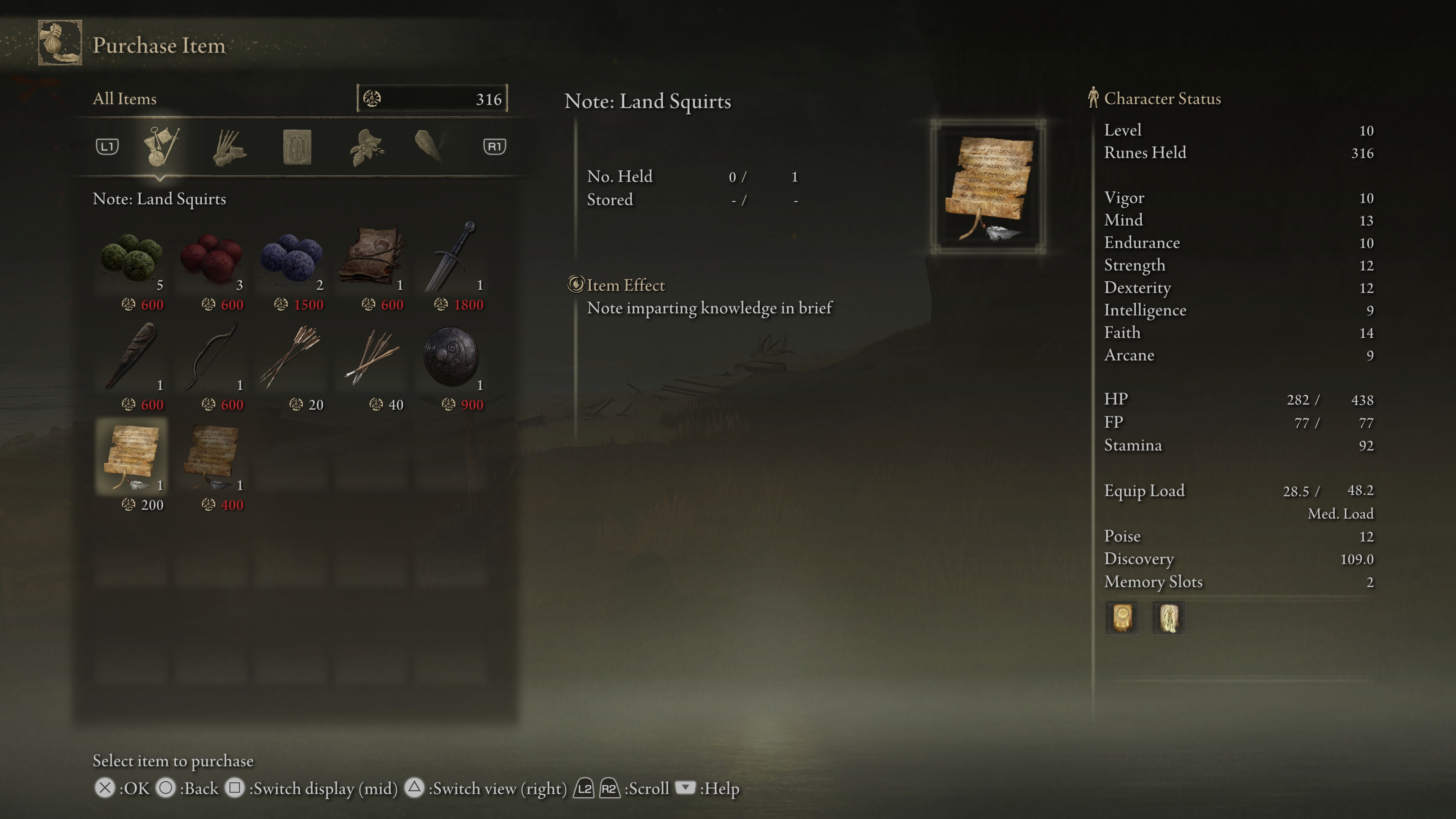This screenshot has width=1456, height=819.
Task: Select the first memorized spell icon
Action: point(1122,617)
